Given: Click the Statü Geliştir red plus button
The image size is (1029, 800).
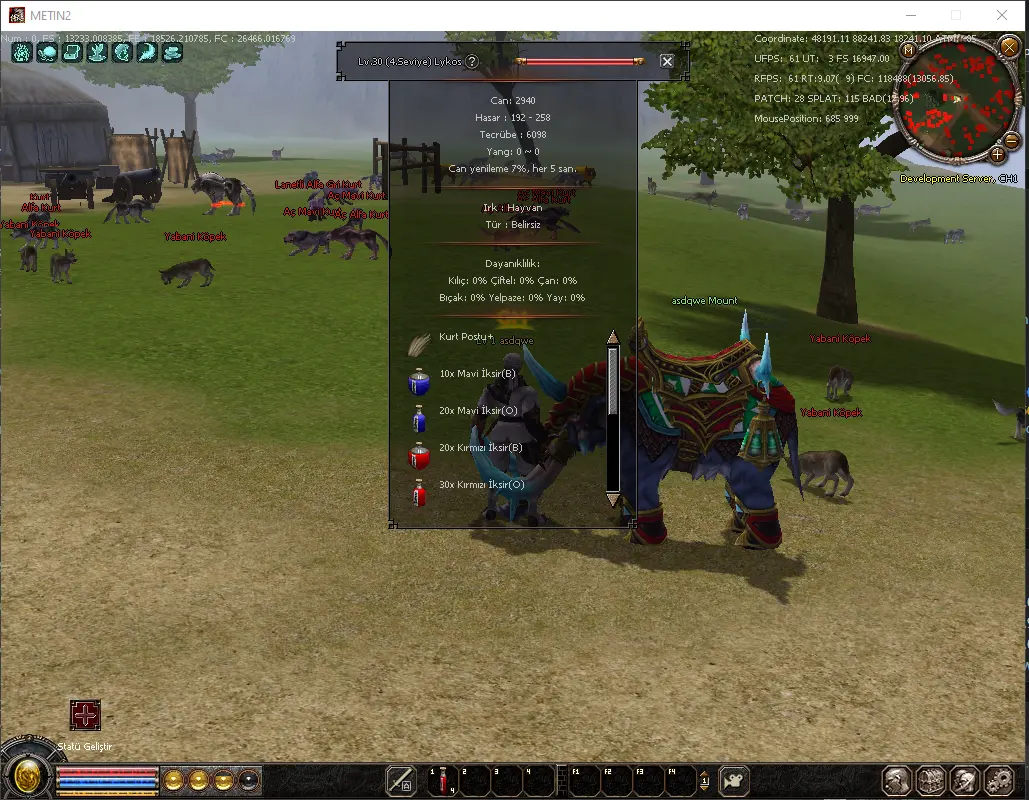Looking at the screenshot, I should 86,715.
